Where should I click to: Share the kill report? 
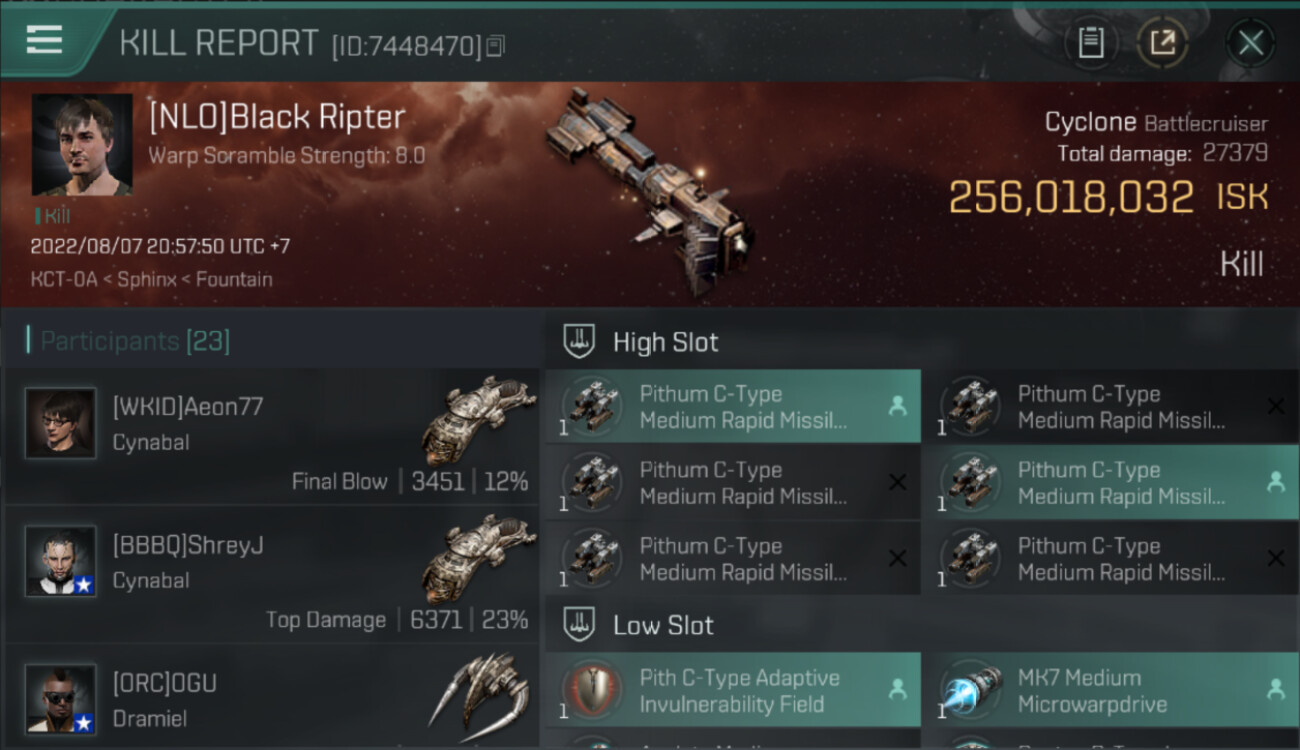[1162, 43]
